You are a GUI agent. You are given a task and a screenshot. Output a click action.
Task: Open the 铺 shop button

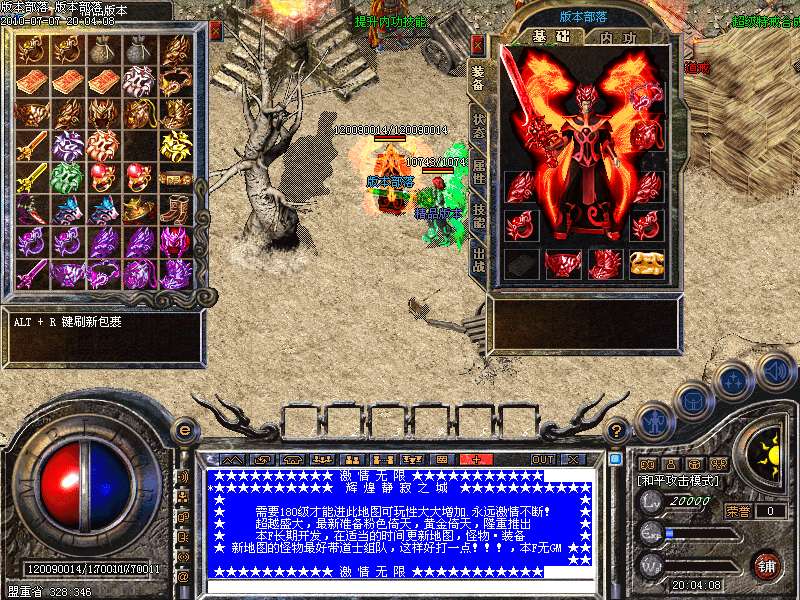(x=766, y=565)
